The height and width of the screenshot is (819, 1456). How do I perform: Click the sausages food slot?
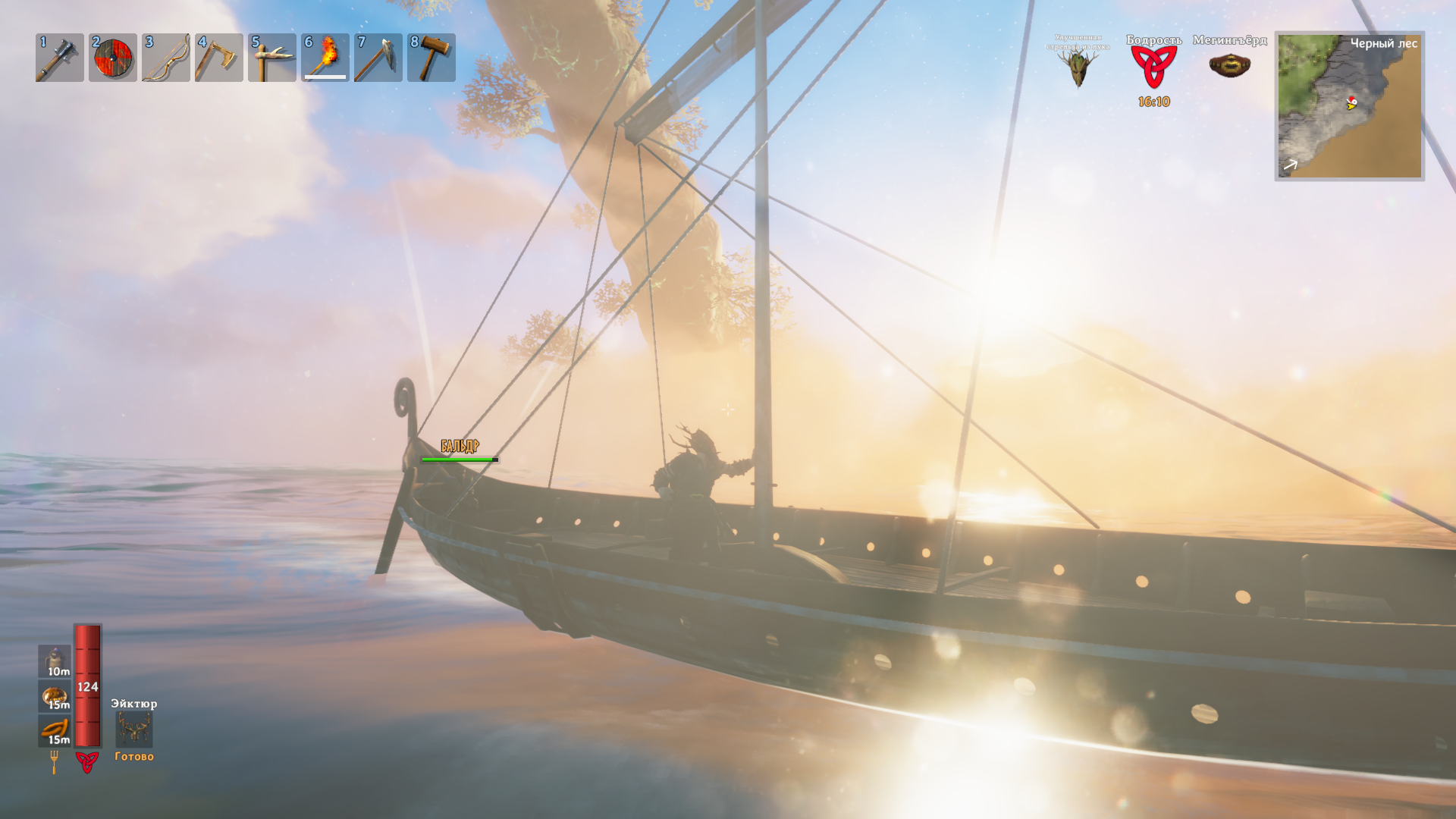click(x=55, y=730)
